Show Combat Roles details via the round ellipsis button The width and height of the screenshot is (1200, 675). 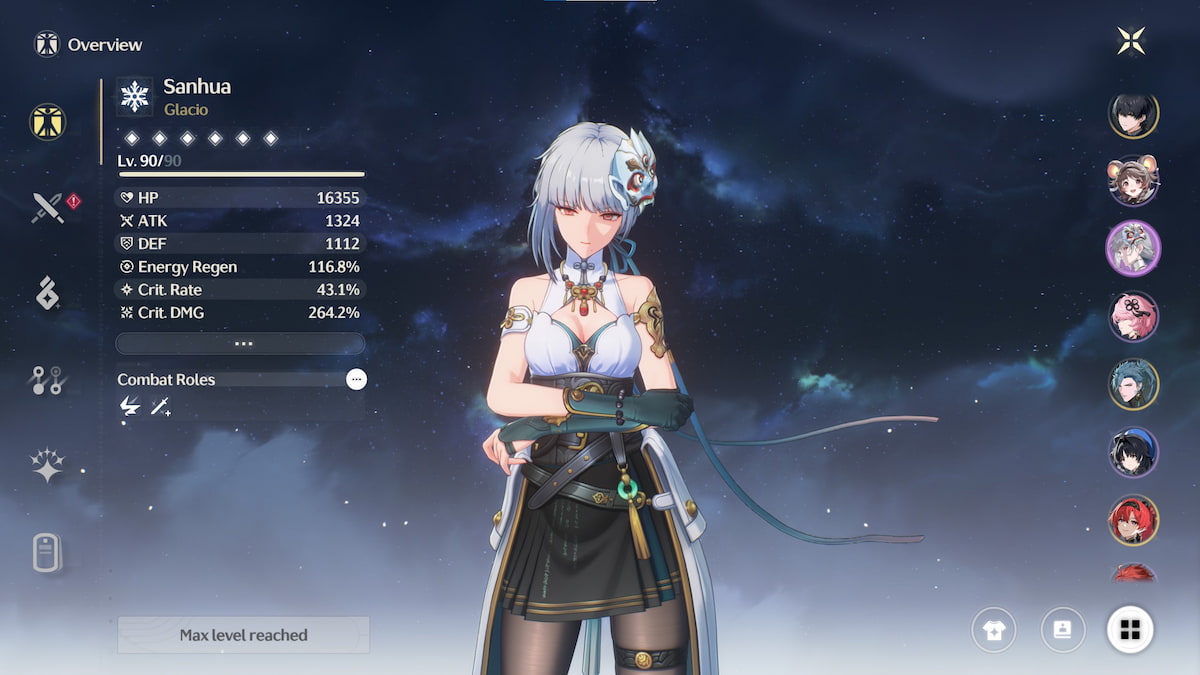(356, 379)
